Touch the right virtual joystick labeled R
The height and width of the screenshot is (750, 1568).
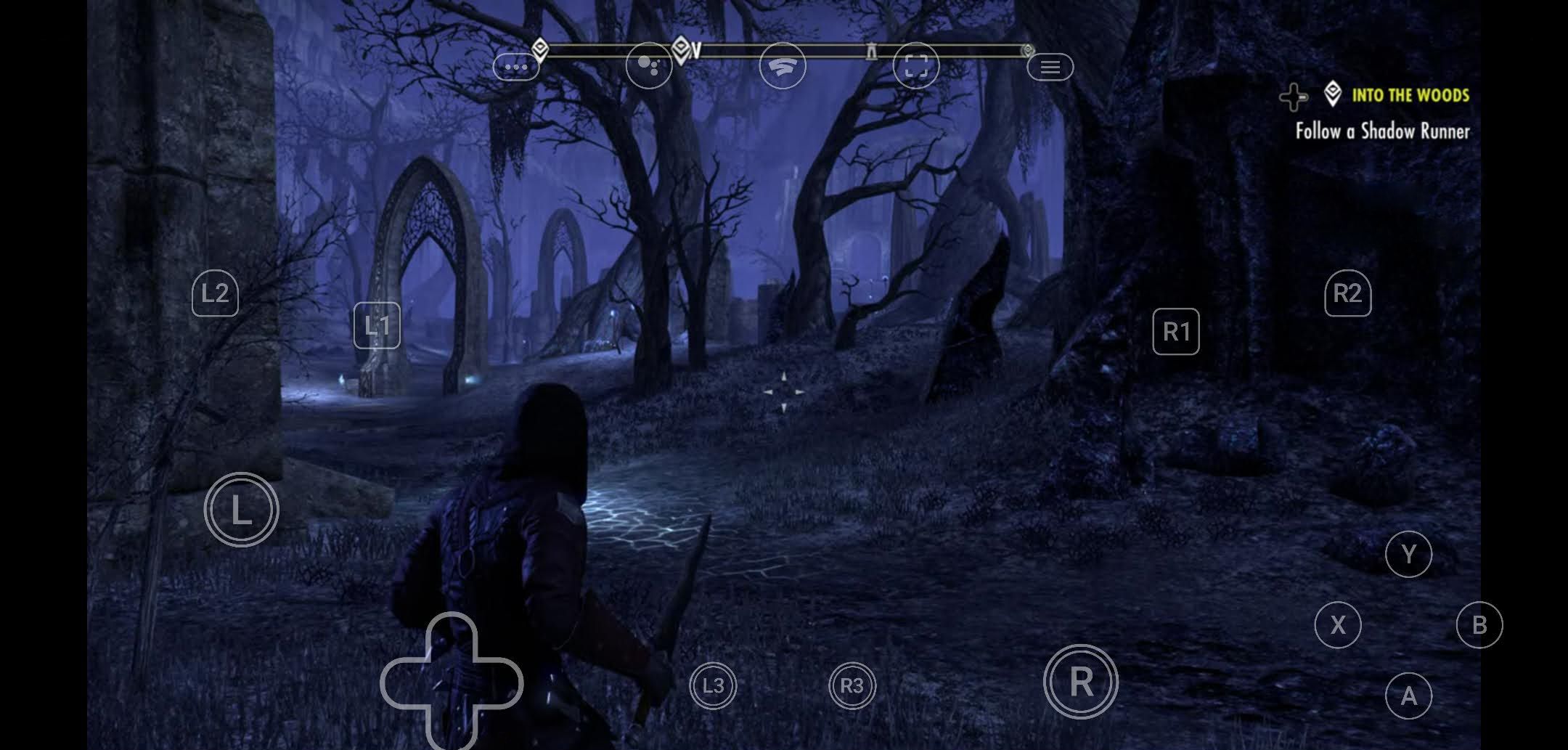click(x=1081, y=682)
